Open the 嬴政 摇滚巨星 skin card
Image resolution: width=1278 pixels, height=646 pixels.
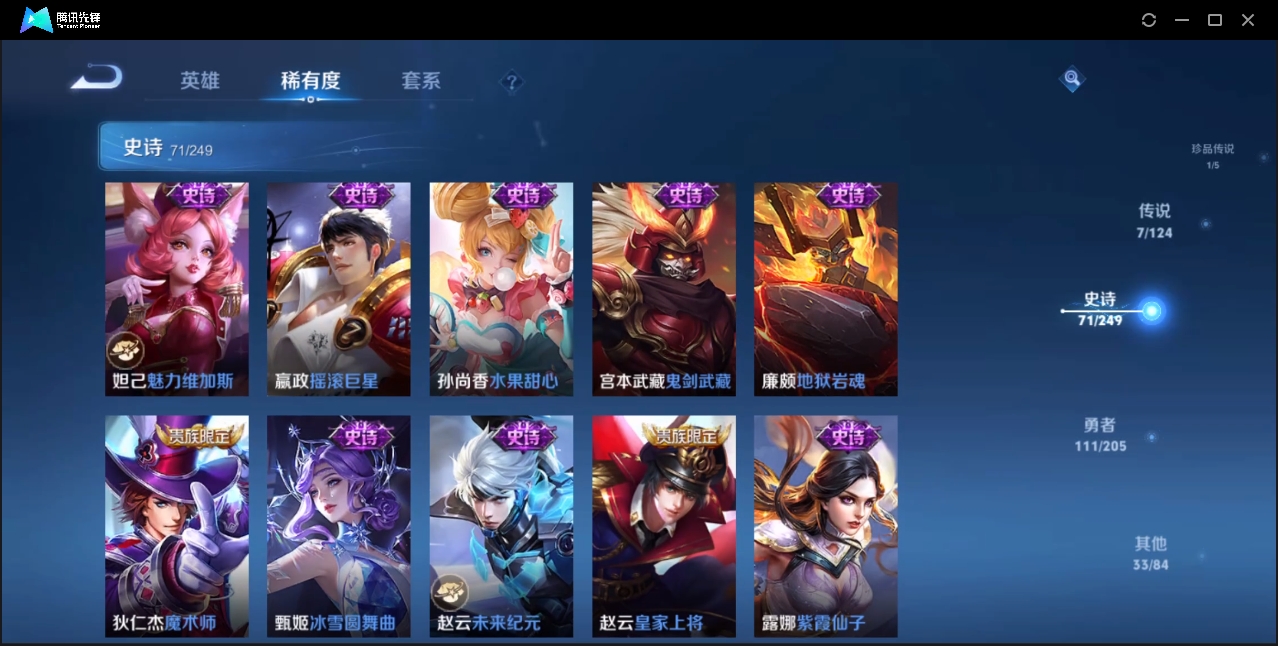(x=339, y=289)
